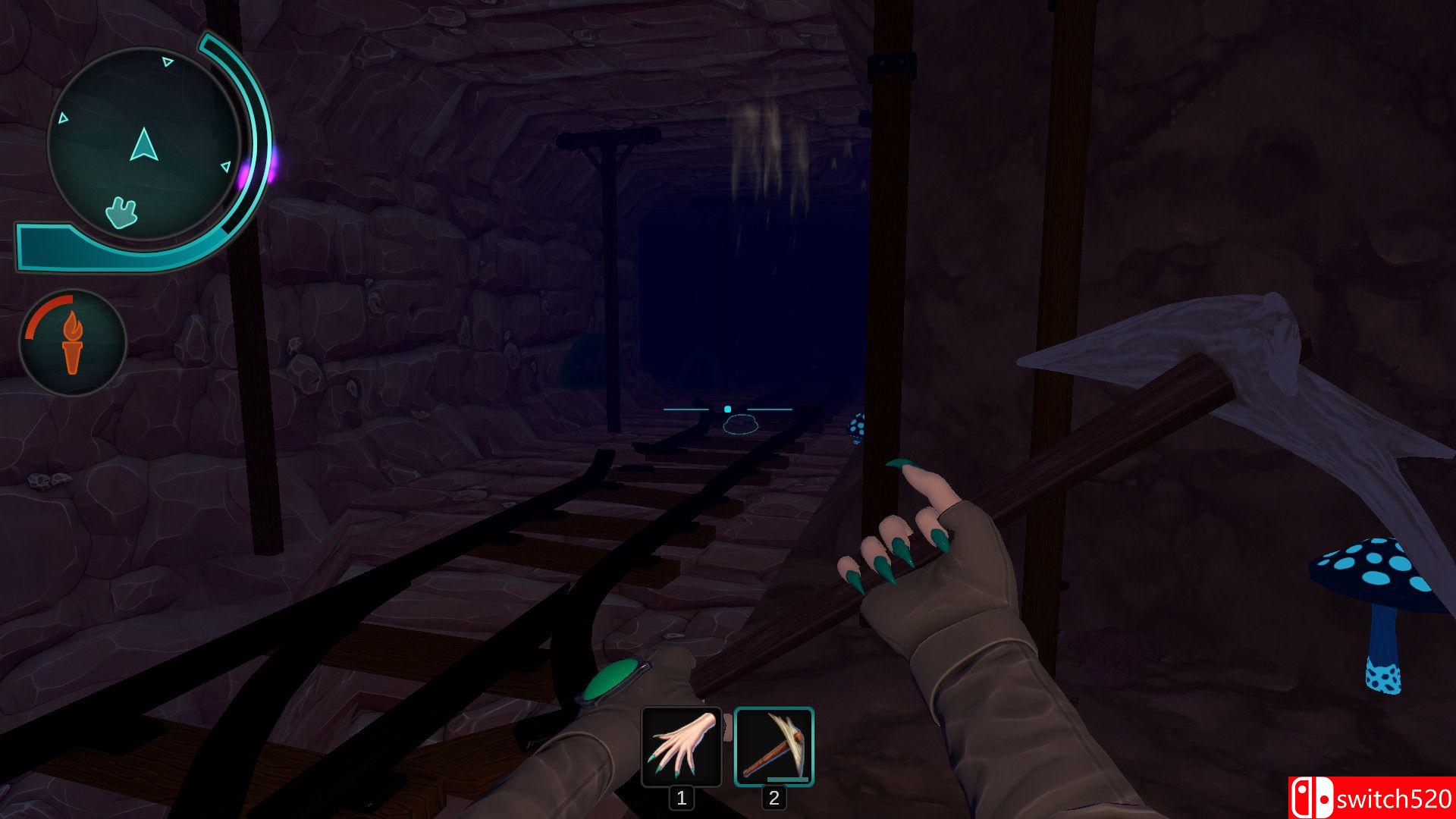Select the keybind label 2 under the pickaxe slot
The height and width of the screenshot is (819, 1456).
[773, 796]
